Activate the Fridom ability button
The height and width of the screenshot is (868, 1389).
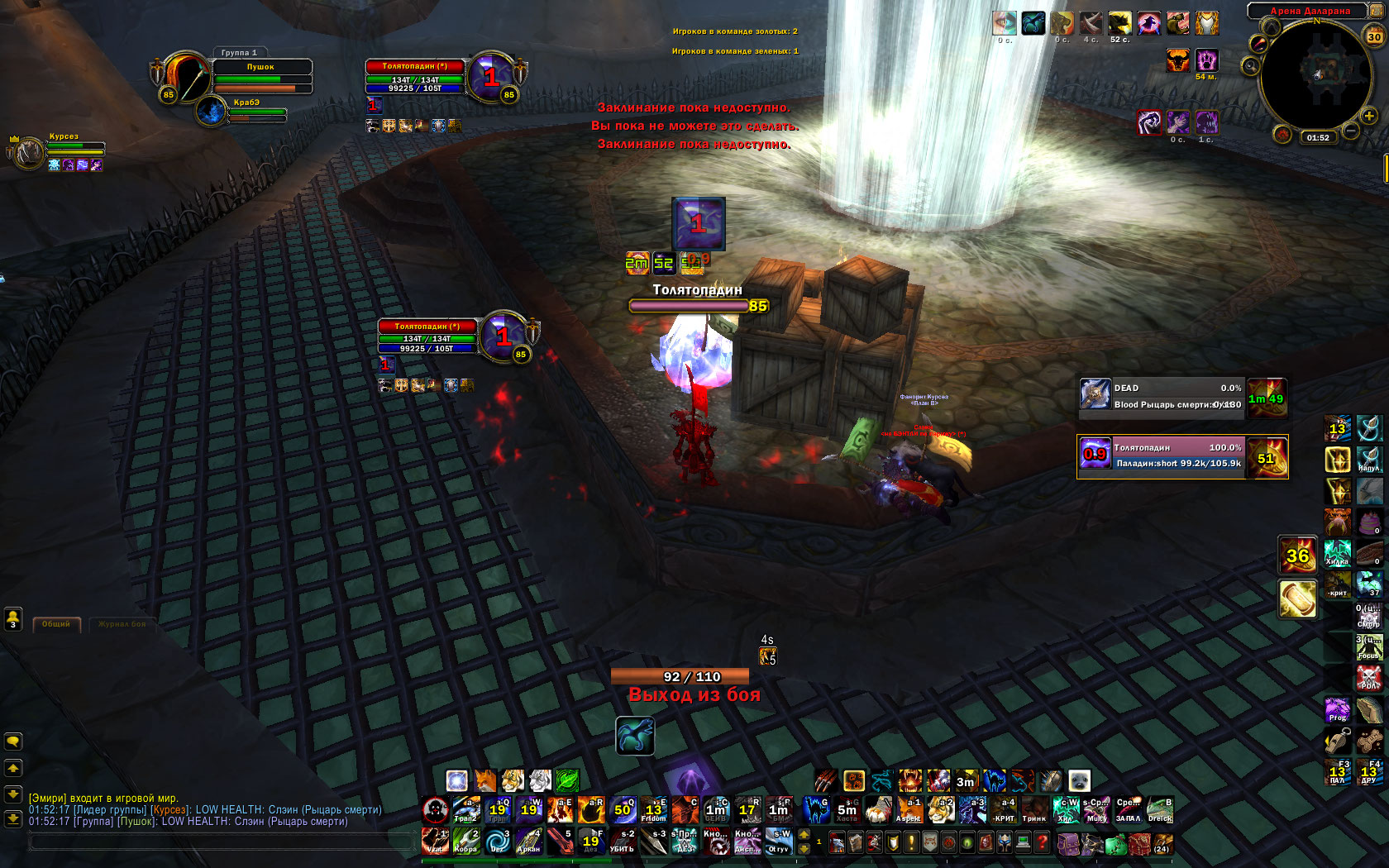(x=654, y=810)
